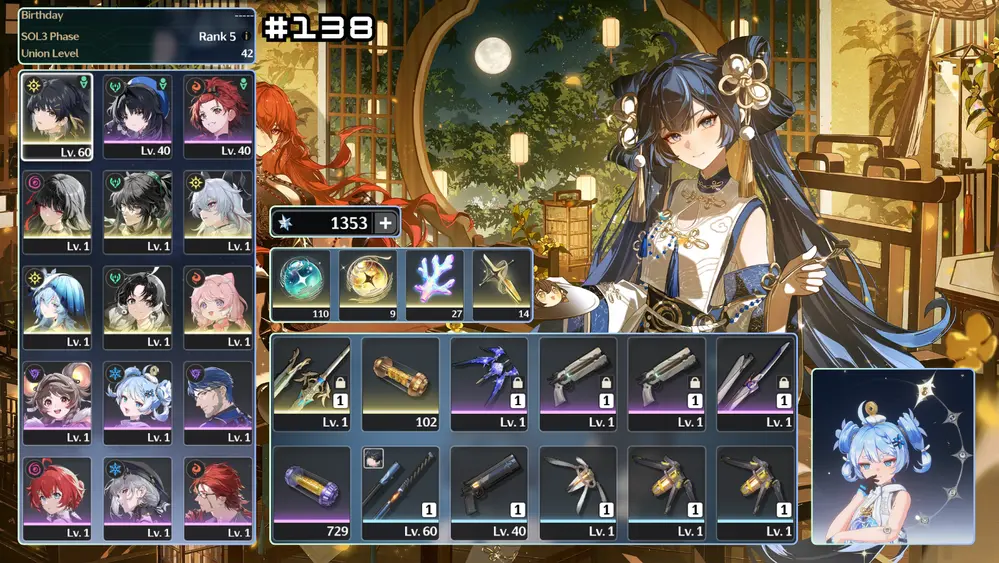
Task: Select the blue-haired twin-bun character portrait in the roster
Action: 138,402
